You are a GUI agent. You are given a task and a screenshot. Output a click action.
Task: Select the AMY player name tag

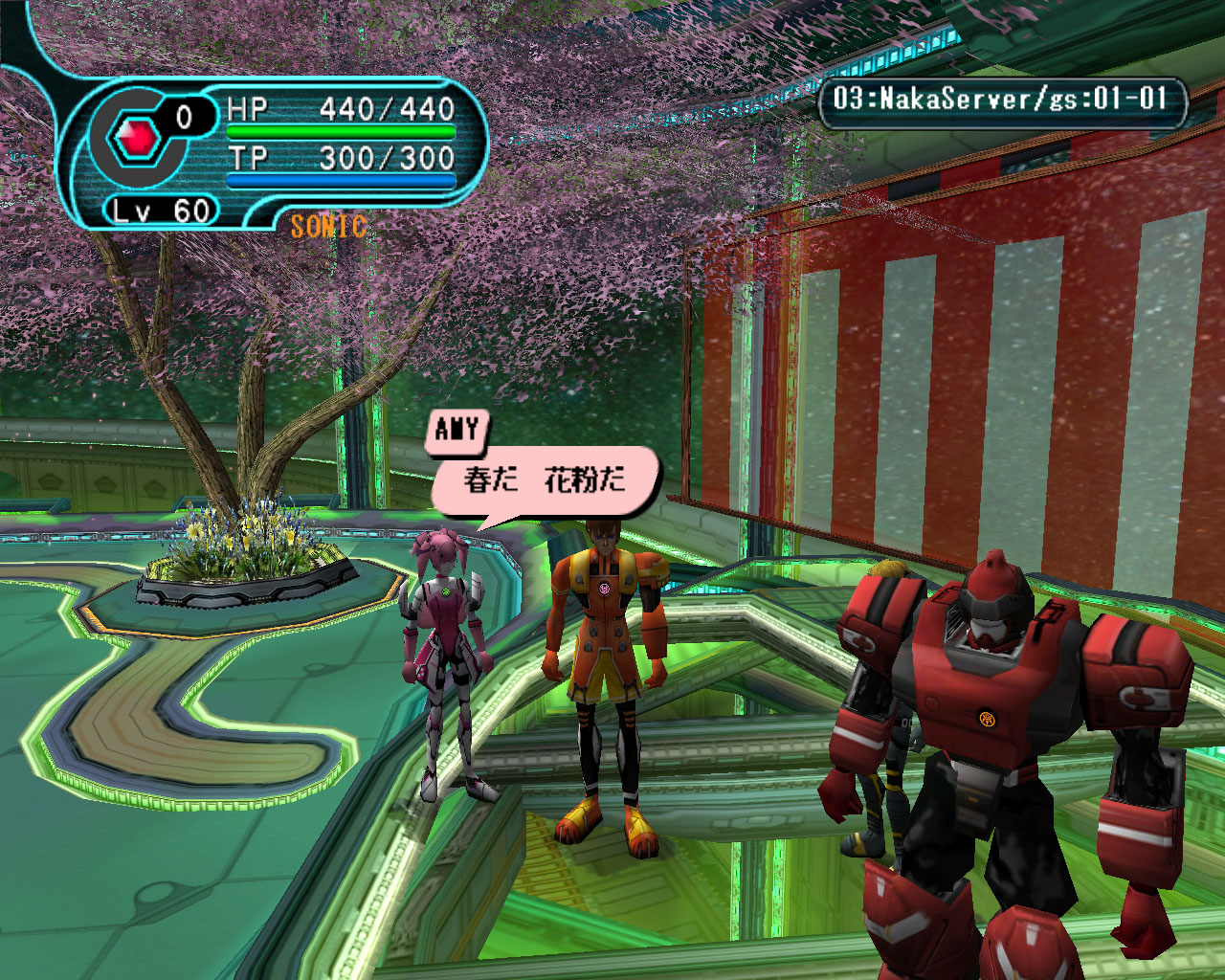click(x=457, y=430)
